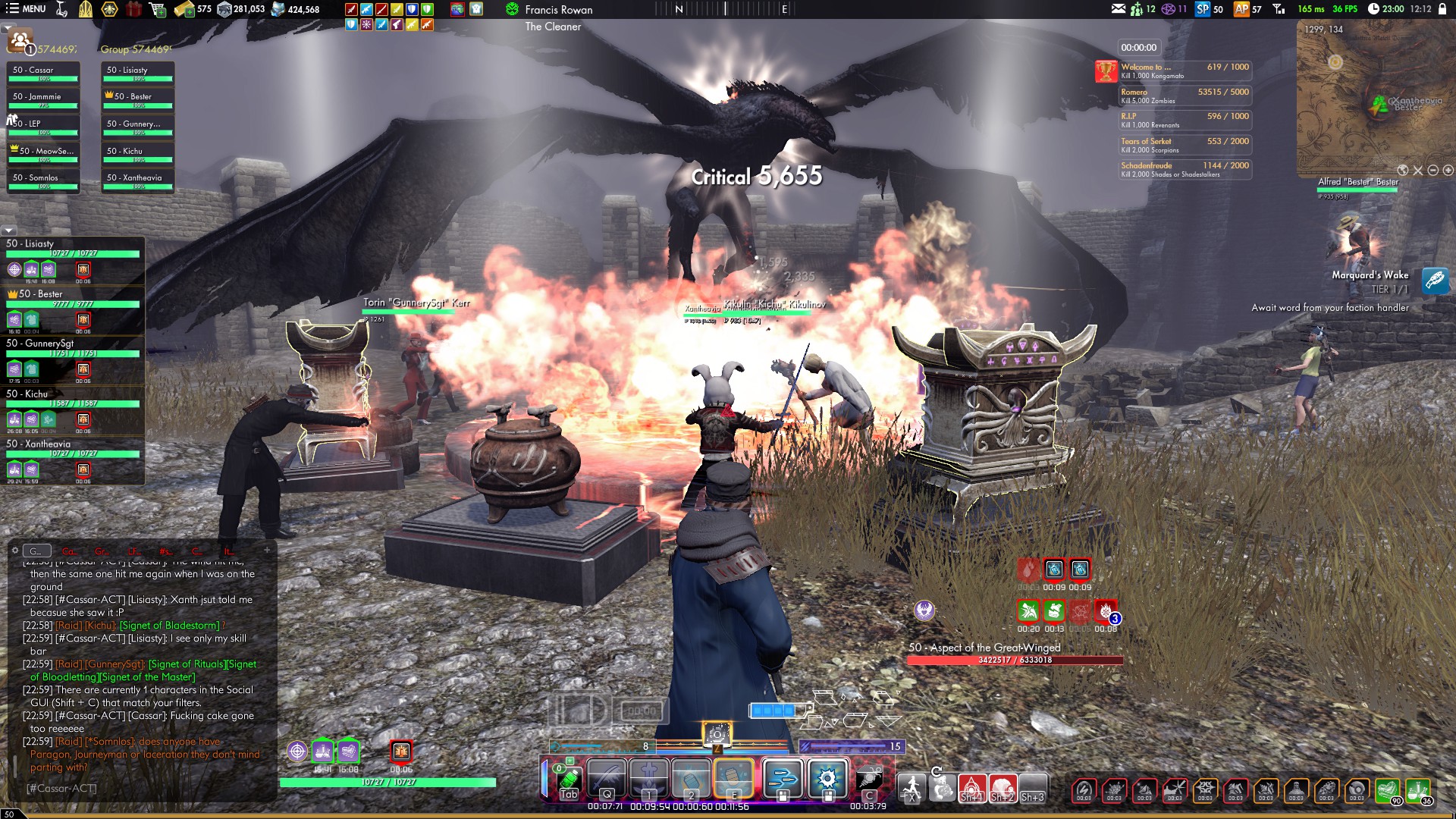Activate the gear burst ability icon
Image resolution: width=1456 pixels, height=819 pixels.
pyautogui.click(x=827, y=779)
